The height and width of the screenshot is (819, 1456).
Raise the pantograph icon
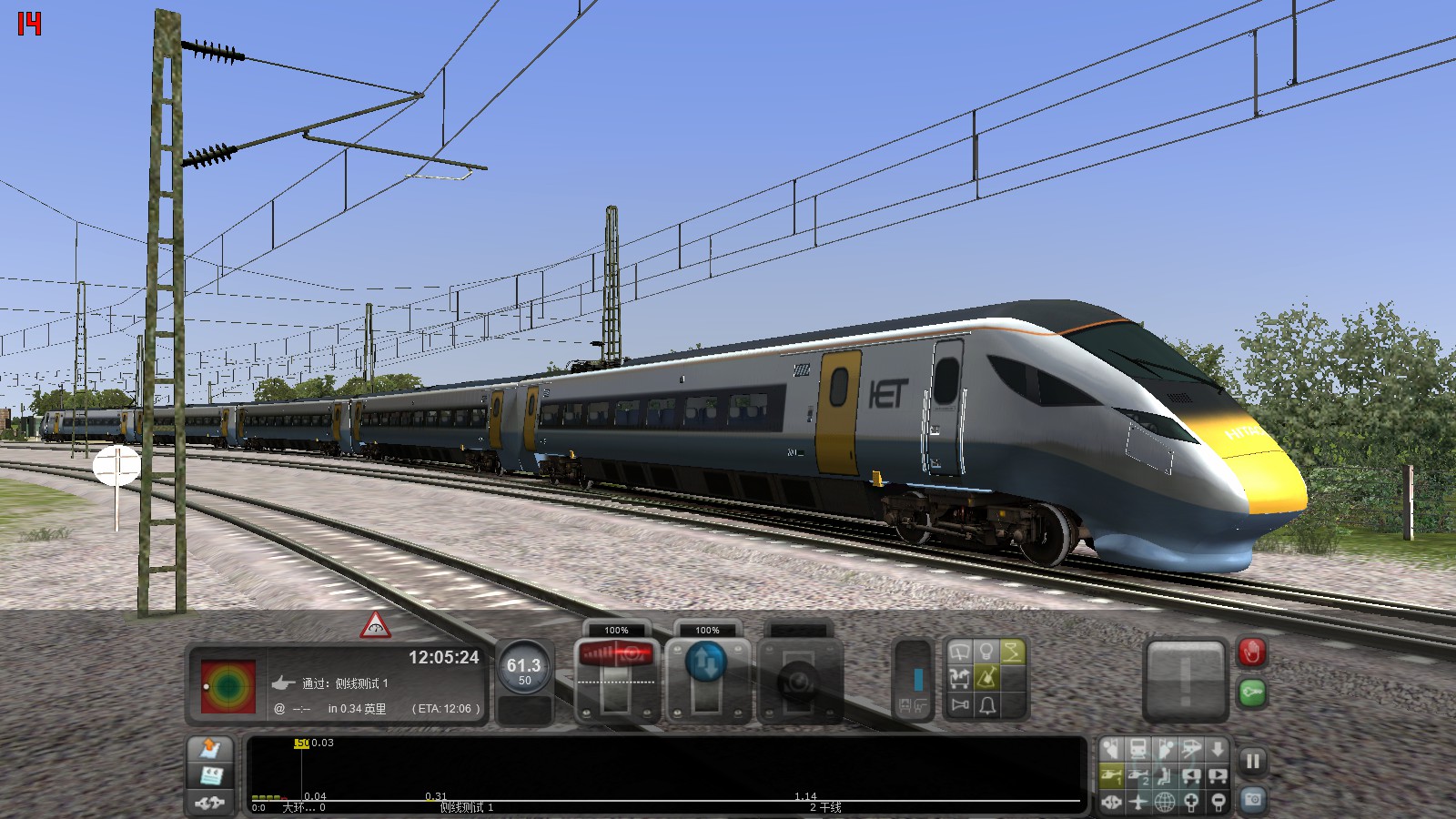1012,649
